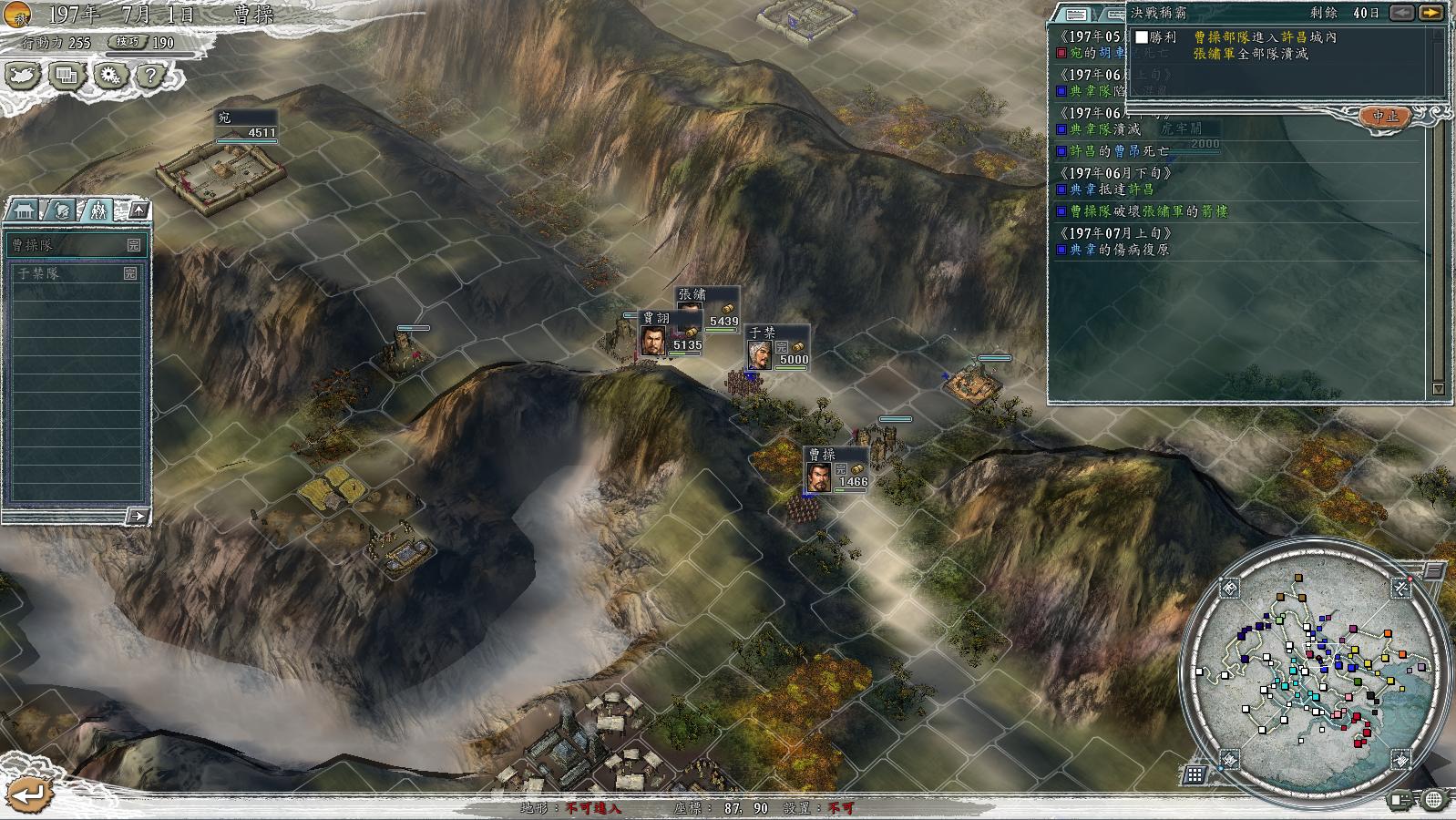Screen dimensions: 1456x820
Task: Click the return arrow button
Action: click(x=28, y=794)
